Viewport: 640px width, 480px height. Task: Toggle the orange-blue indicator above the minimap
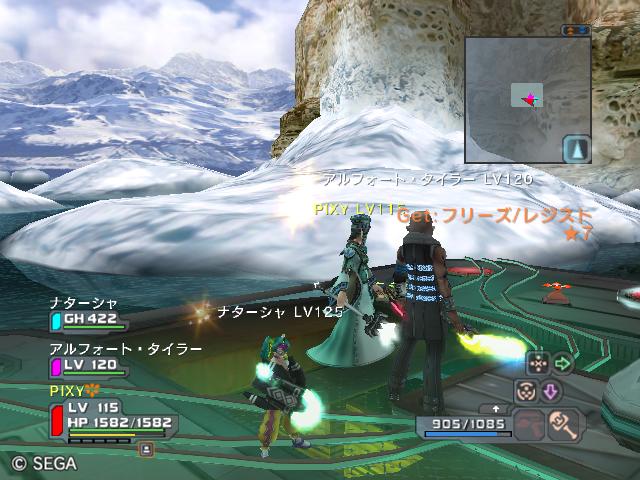576,31
